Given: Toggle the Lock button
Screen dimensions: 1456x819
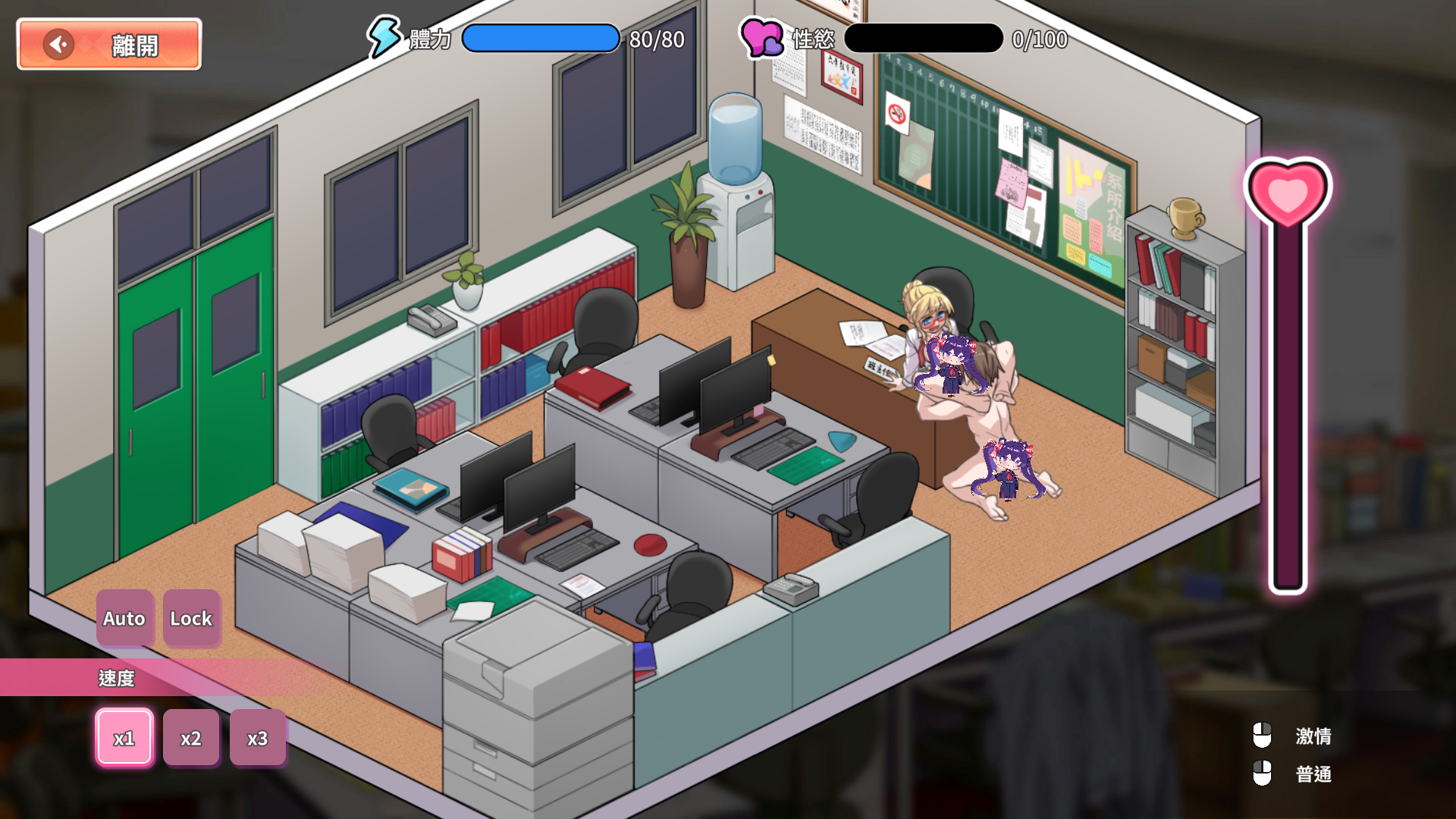Looking at the screenshot, I should pyautogui.click(x=191, y=618).
